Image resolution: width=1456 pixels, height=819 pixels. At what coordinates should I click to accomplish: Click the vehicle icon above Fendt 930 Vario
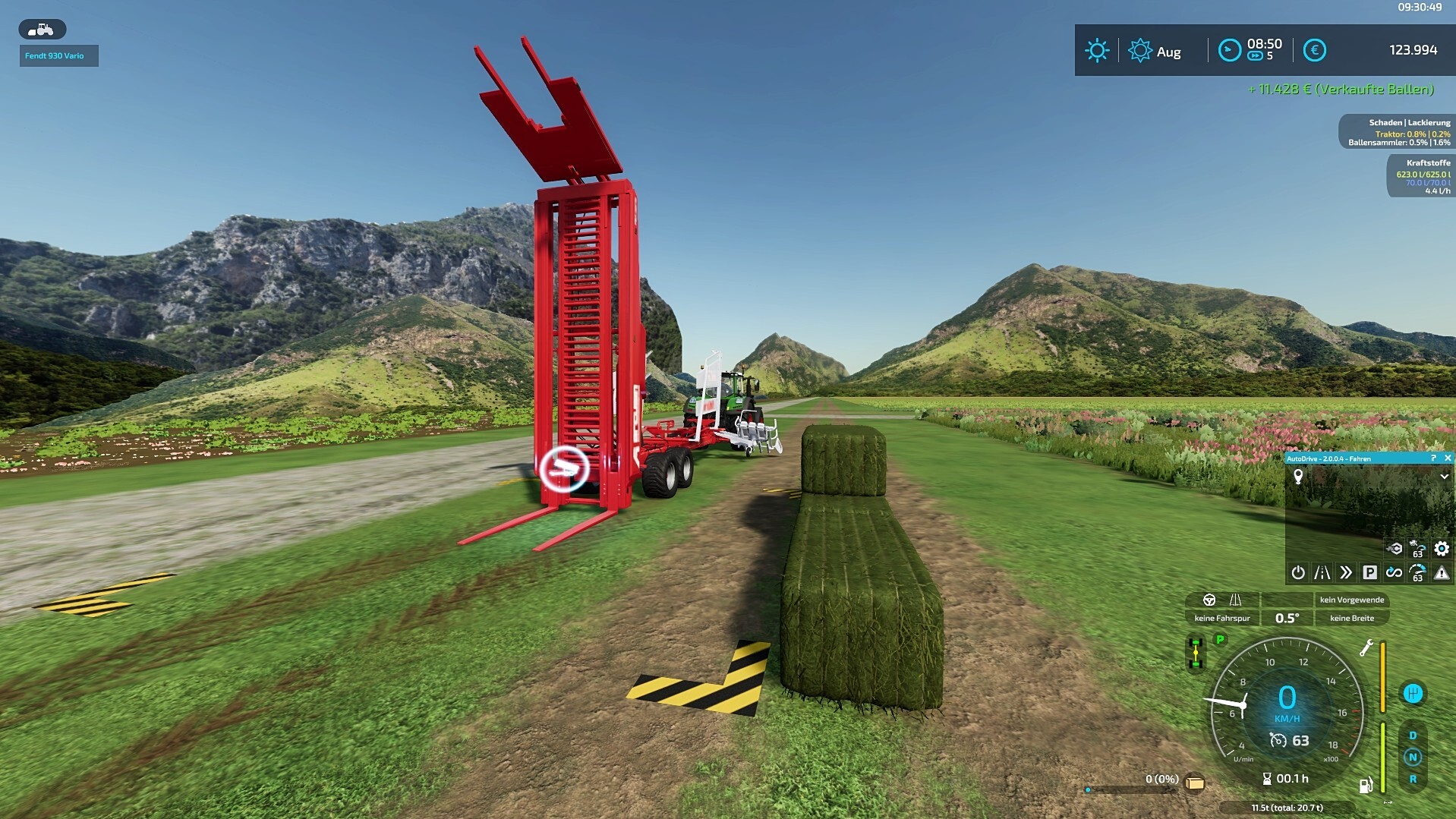[x=42, y=30]
